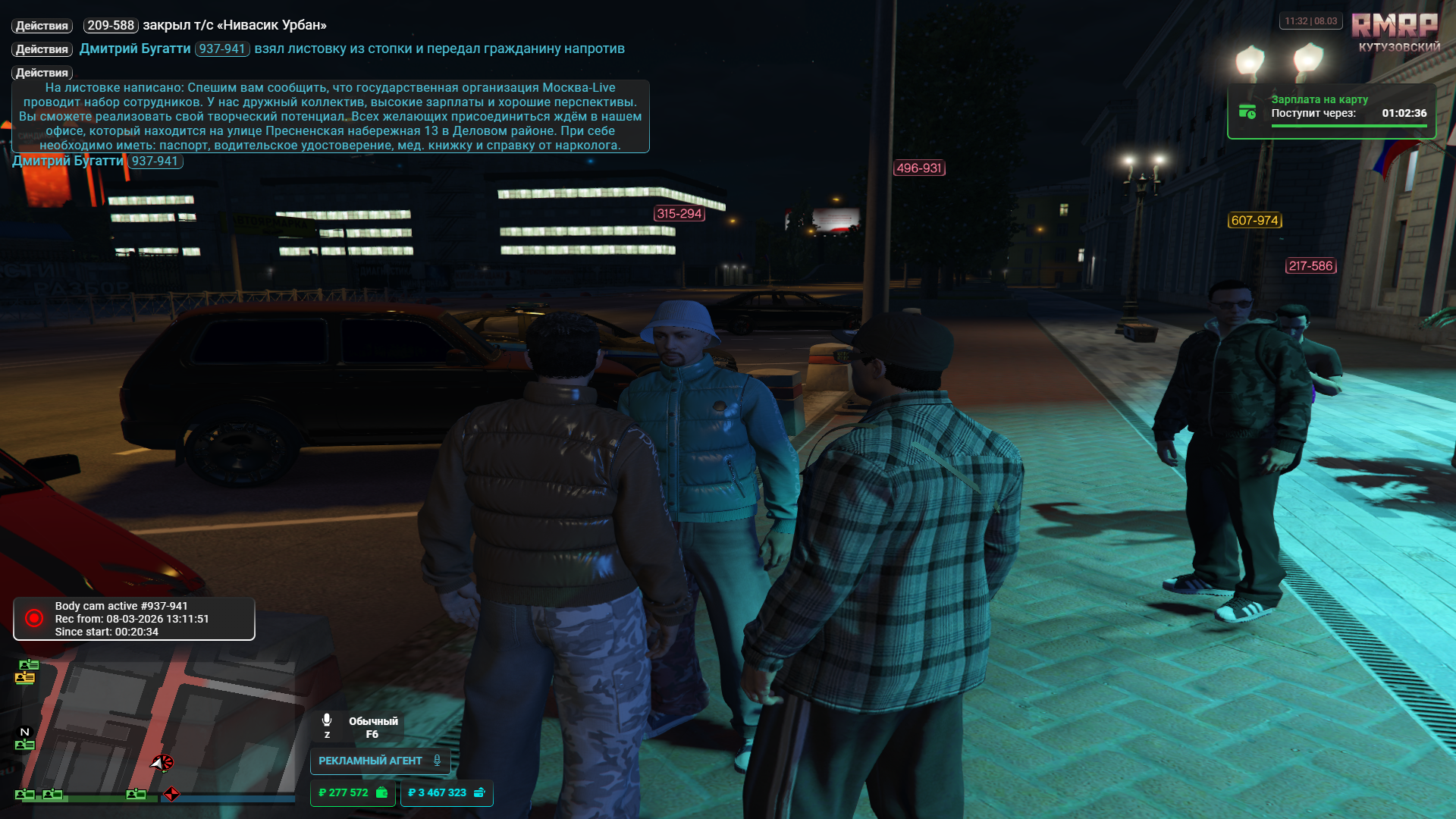
Task: Click the red diamond marker below the minimap
Action: tap(172, 794)
